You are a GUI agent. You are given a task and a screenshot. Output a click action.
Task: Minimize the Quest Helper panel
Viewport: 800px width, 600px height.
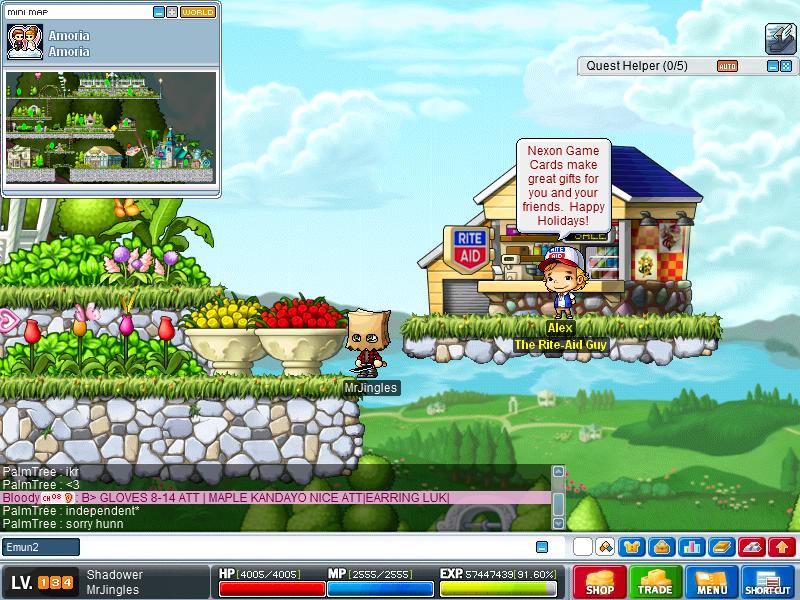tap(772, 66)
